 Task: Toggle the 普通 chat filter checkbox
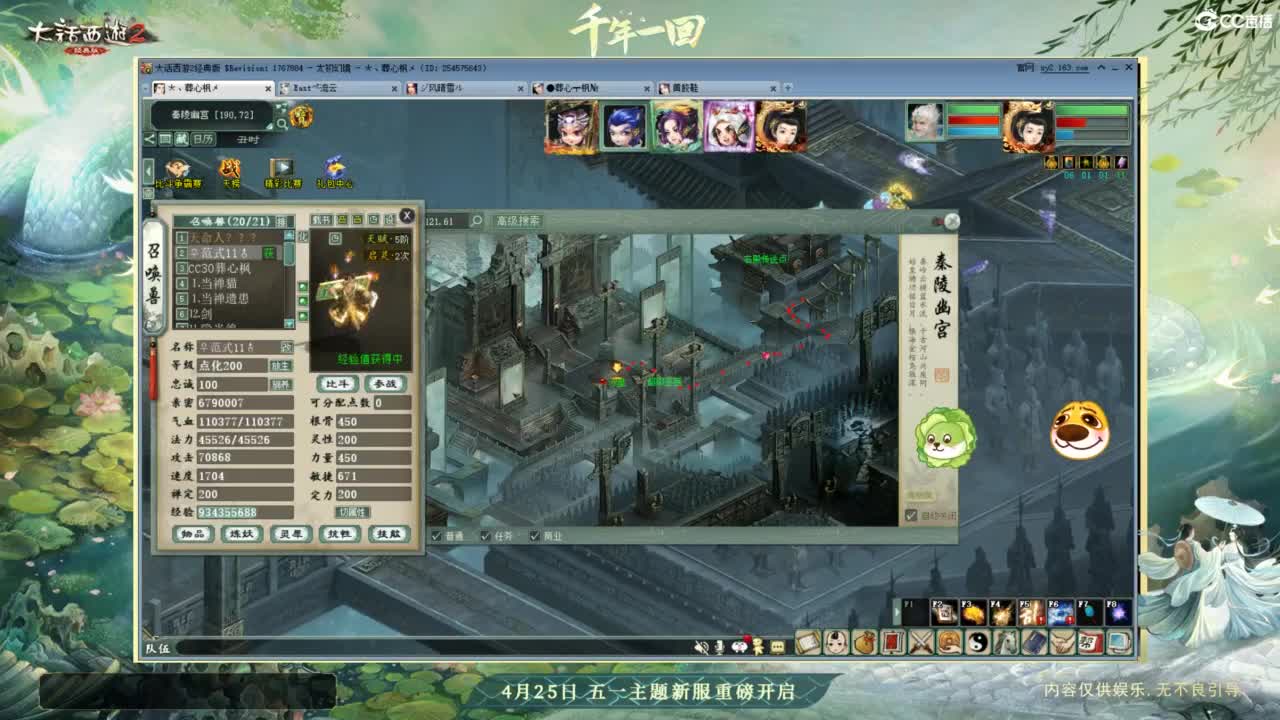(436, 534)
